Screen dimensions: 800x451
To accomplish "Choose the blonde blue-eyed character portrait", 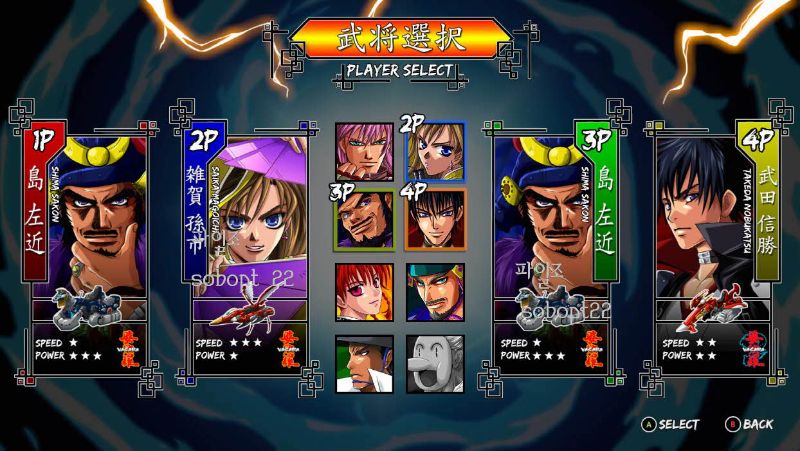I will pos(435,151).
